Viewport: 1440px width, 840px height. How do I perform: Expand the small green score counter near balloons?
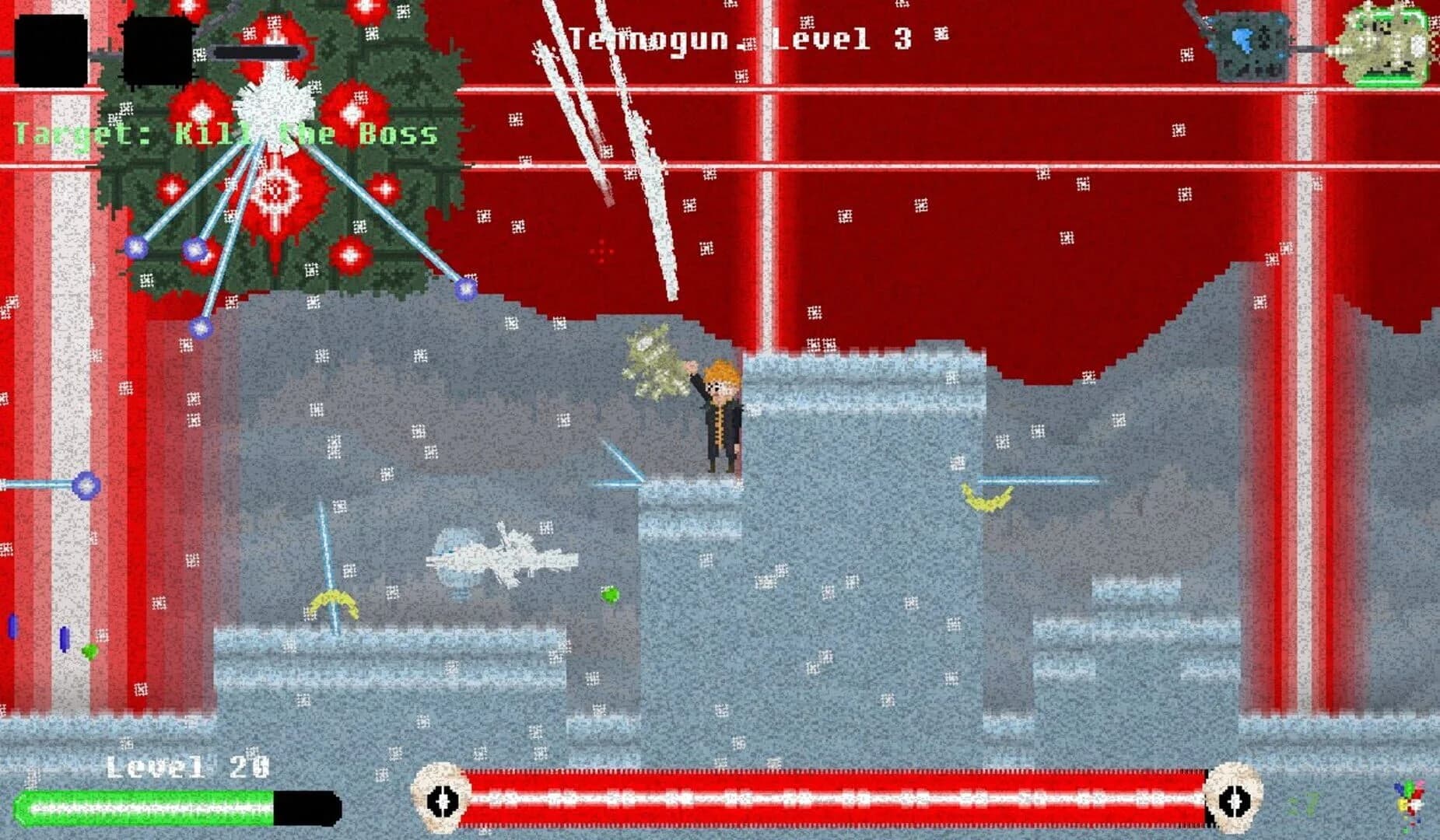point(1309,801)
